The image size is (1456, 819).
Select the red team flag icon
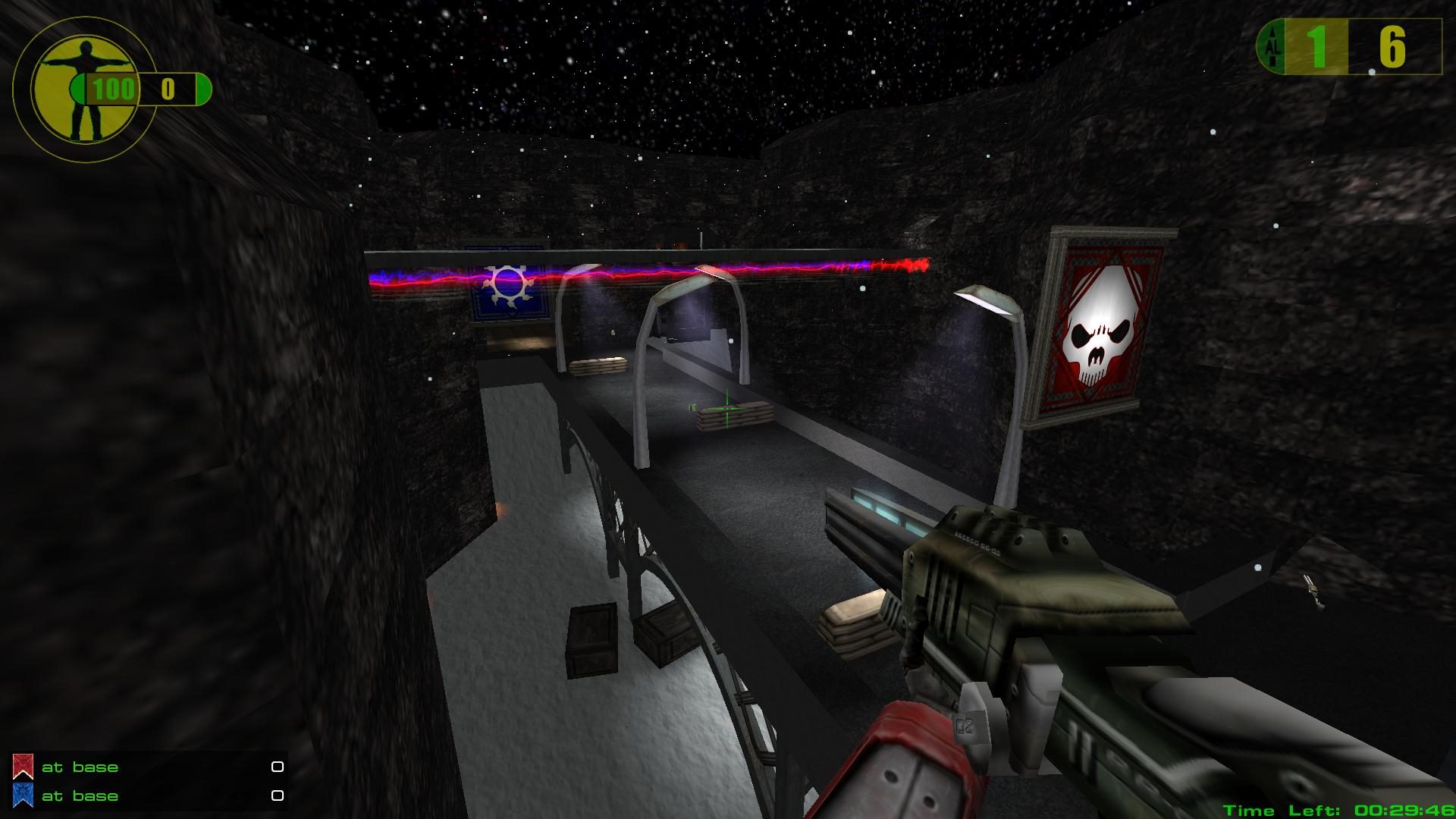23,767
